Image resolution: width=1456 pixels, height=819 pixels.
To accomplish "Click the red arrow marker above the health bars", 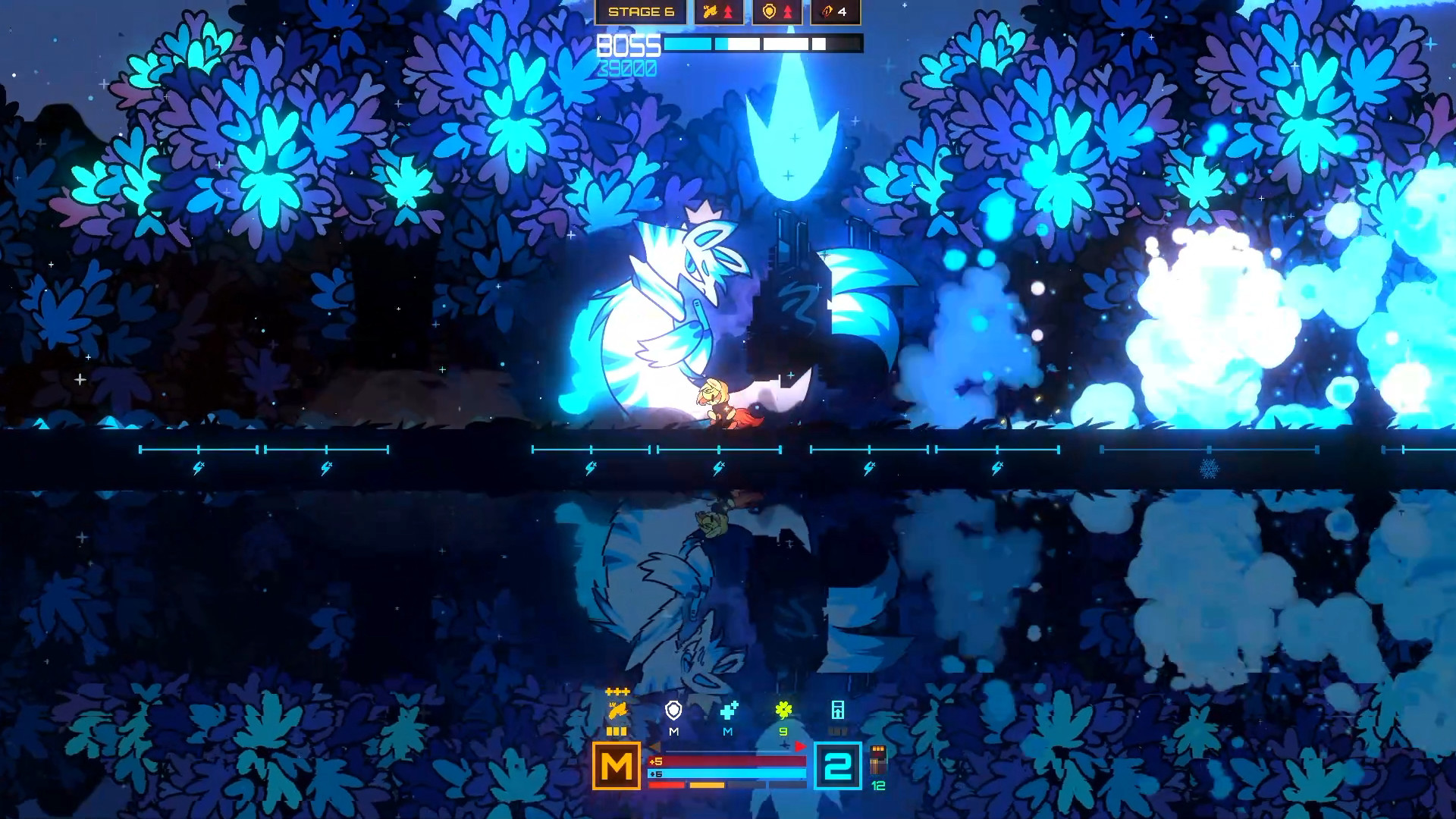I will 801,746.
